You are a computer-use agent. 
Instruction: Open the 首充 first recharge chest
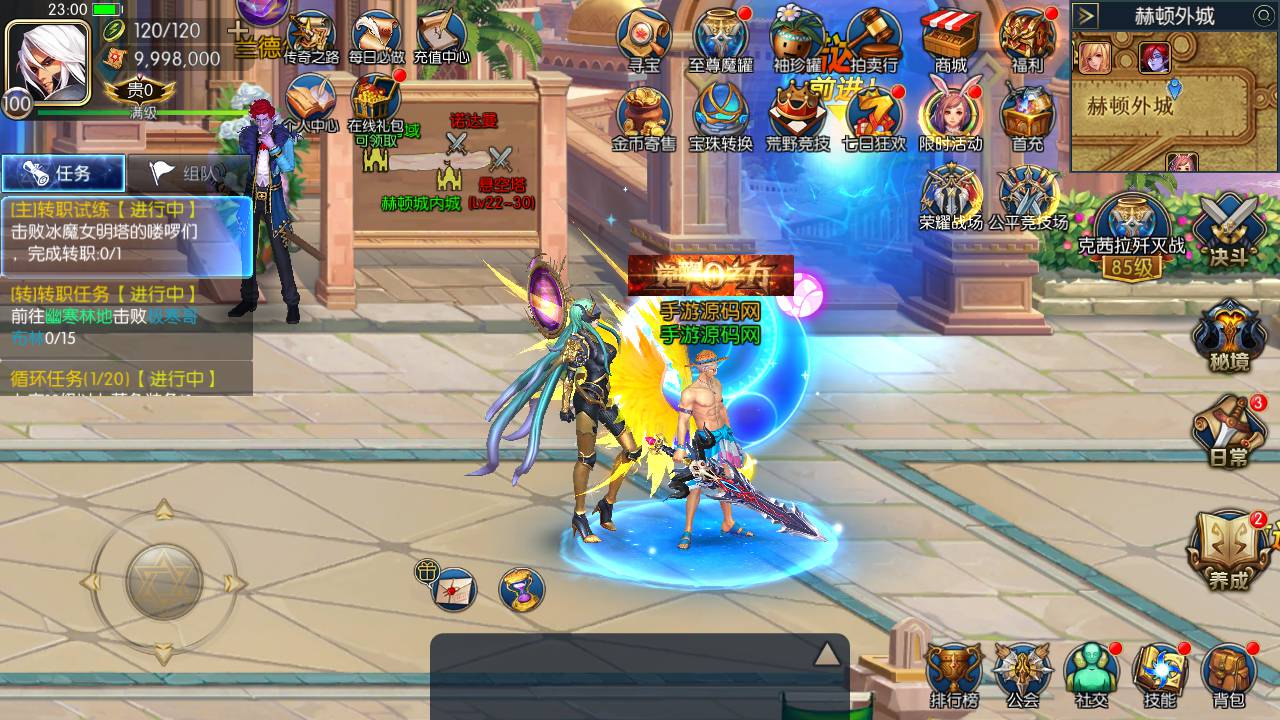click(x=1027, y=113)
